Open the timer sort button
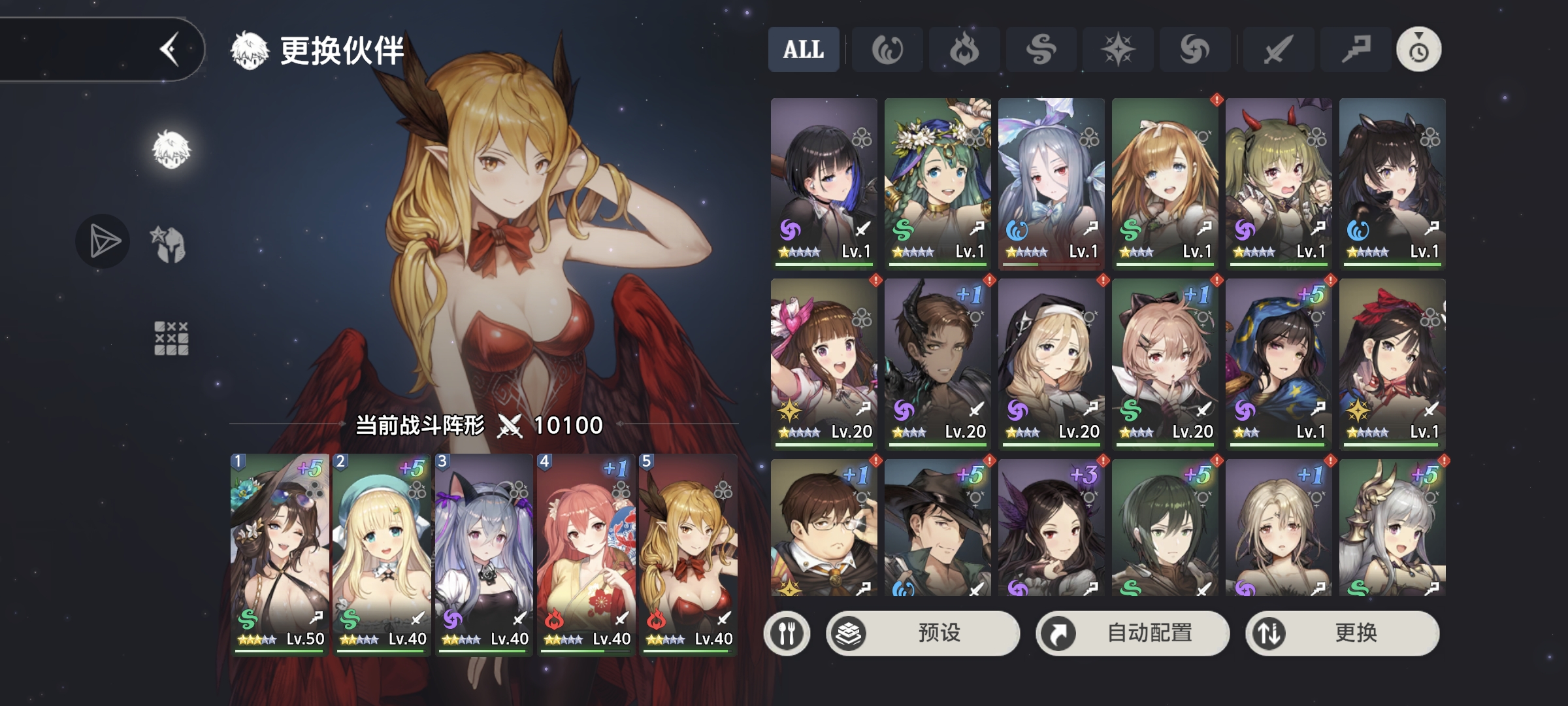This screenshot has height=706, width=1568. 1418,50
